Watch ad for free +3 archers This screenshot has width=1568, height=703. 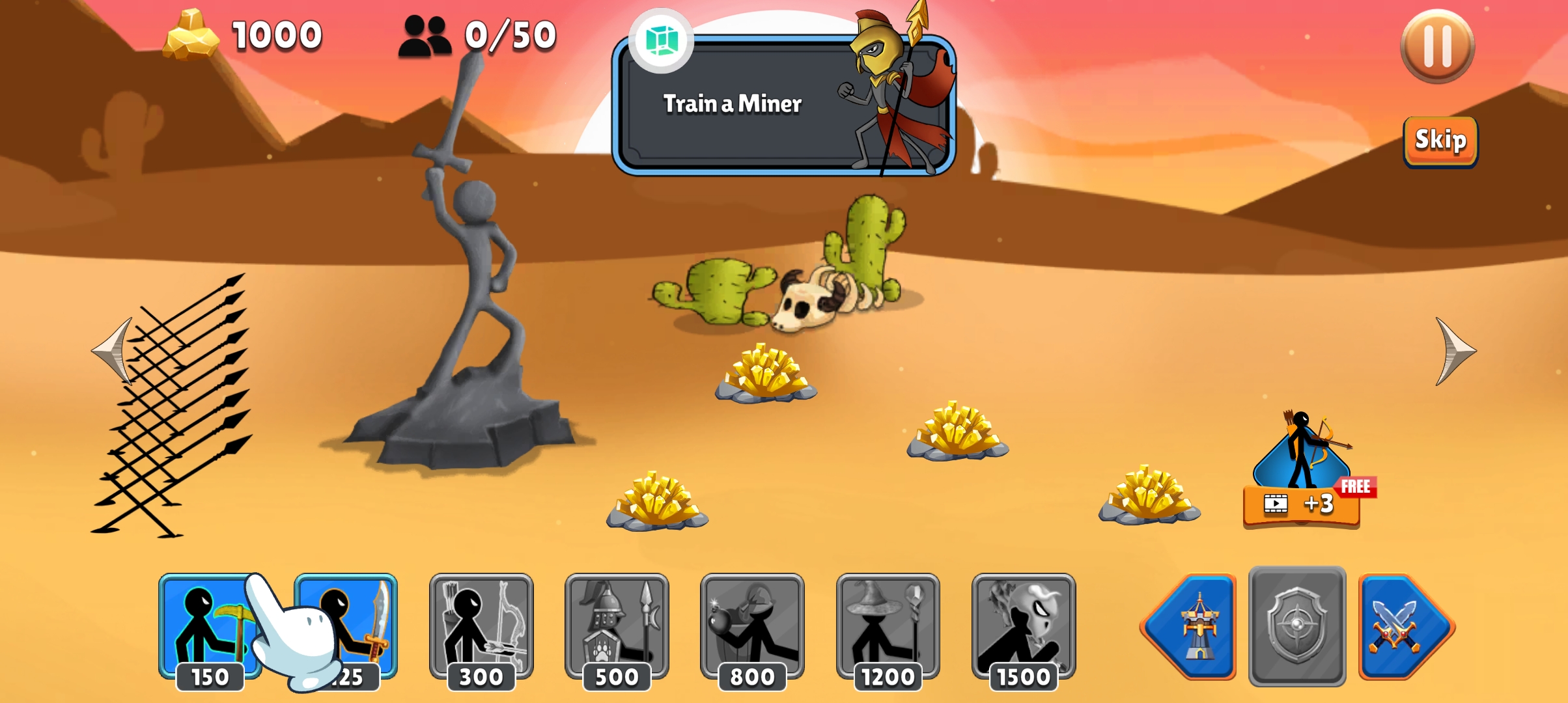[x=1301, y=503]
